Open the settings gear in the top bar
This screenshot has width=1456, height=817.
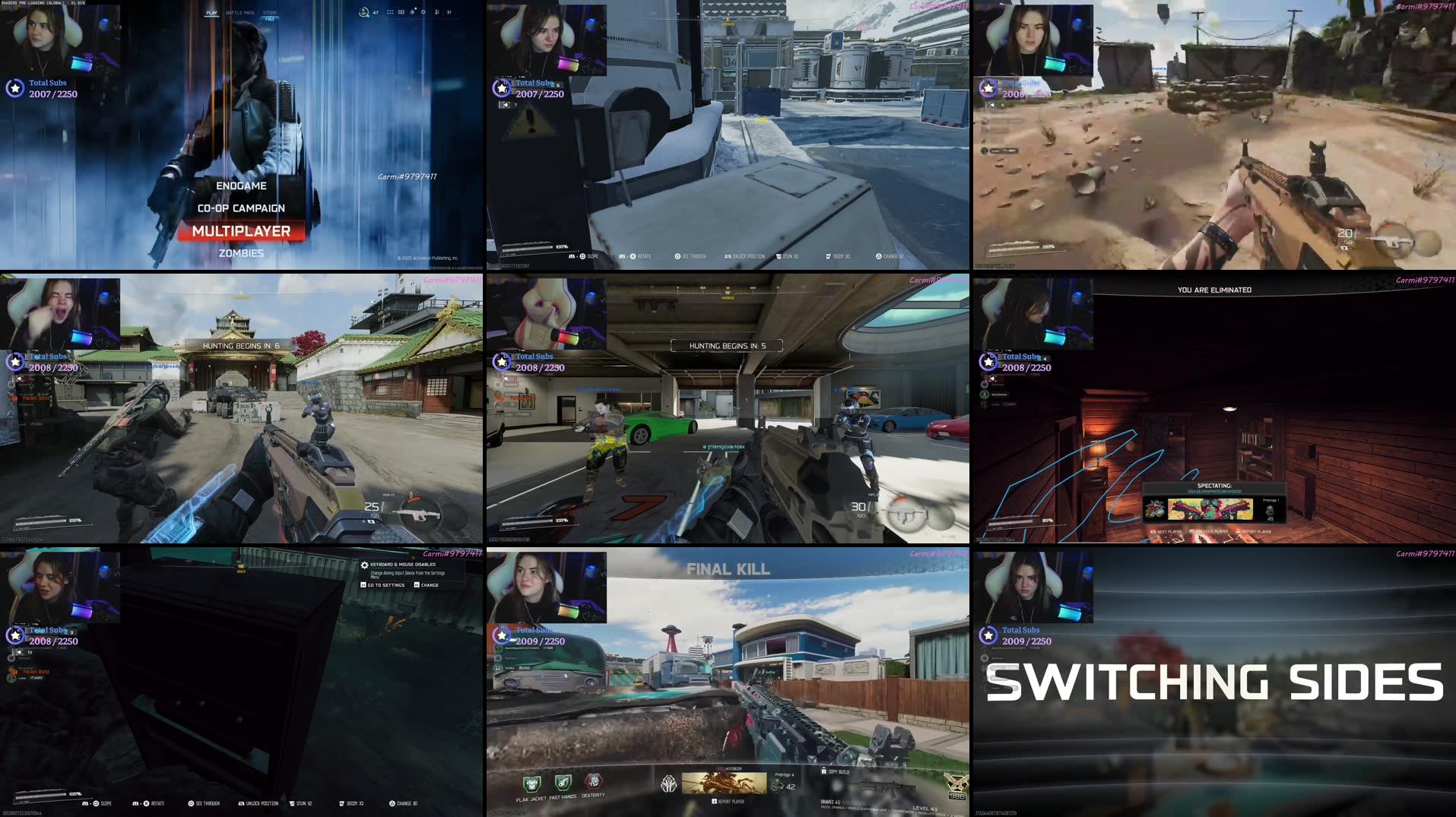(x=423, y=12)
